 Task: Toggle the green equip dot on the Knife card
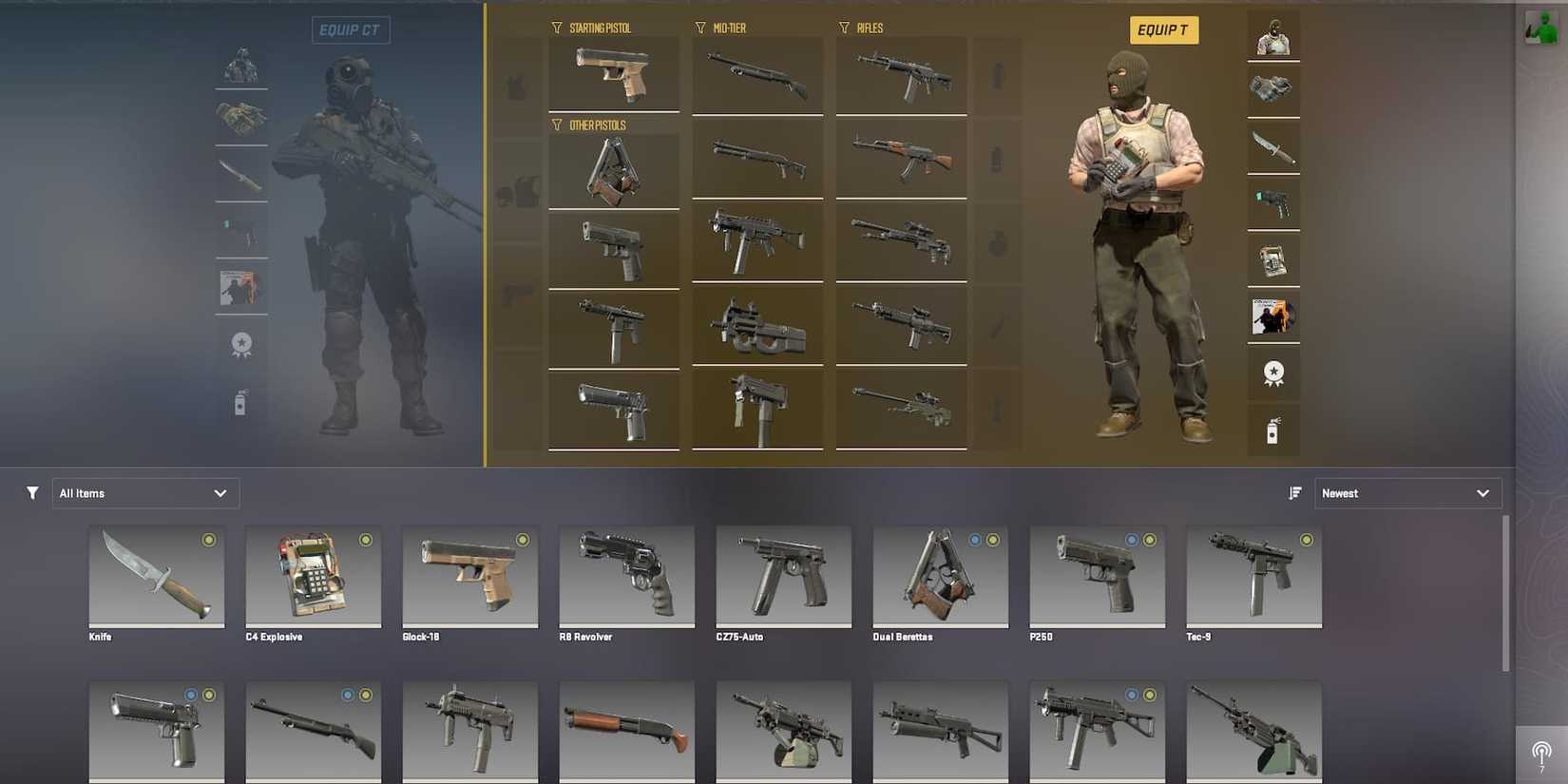pos(209,539)
